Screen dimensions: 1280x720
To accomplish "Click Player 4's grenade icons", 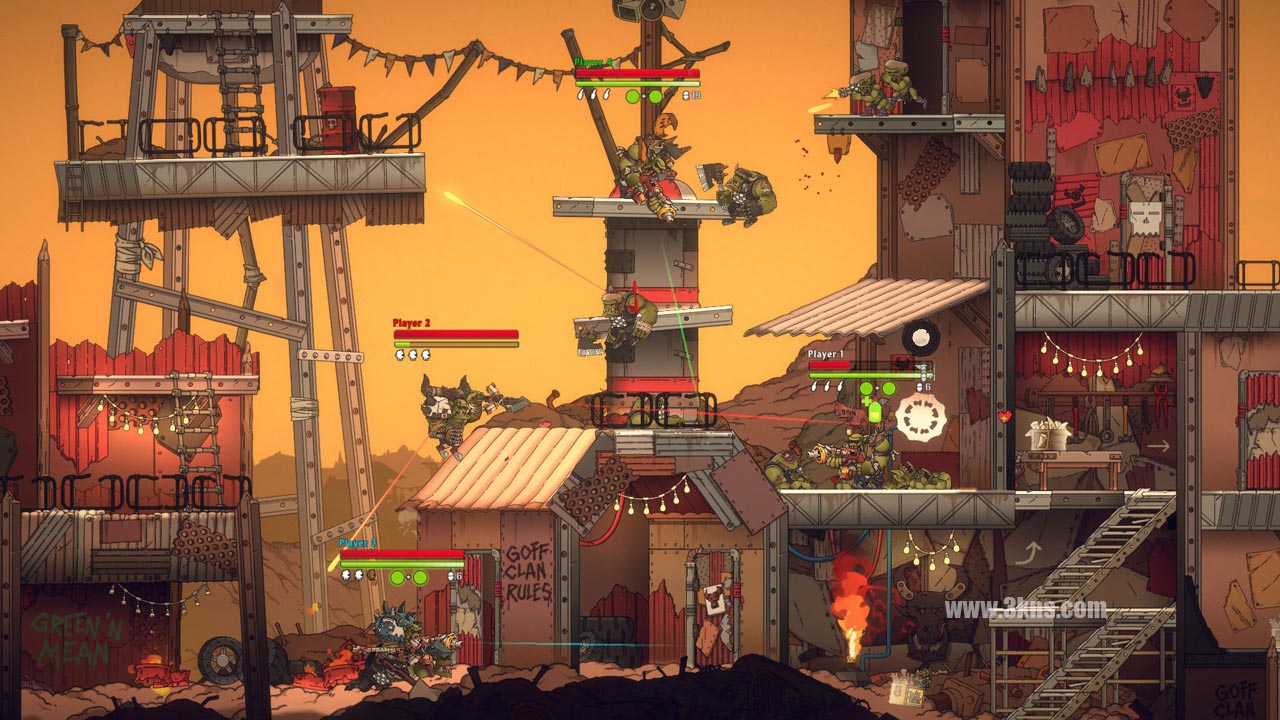I will pos(593,95).
